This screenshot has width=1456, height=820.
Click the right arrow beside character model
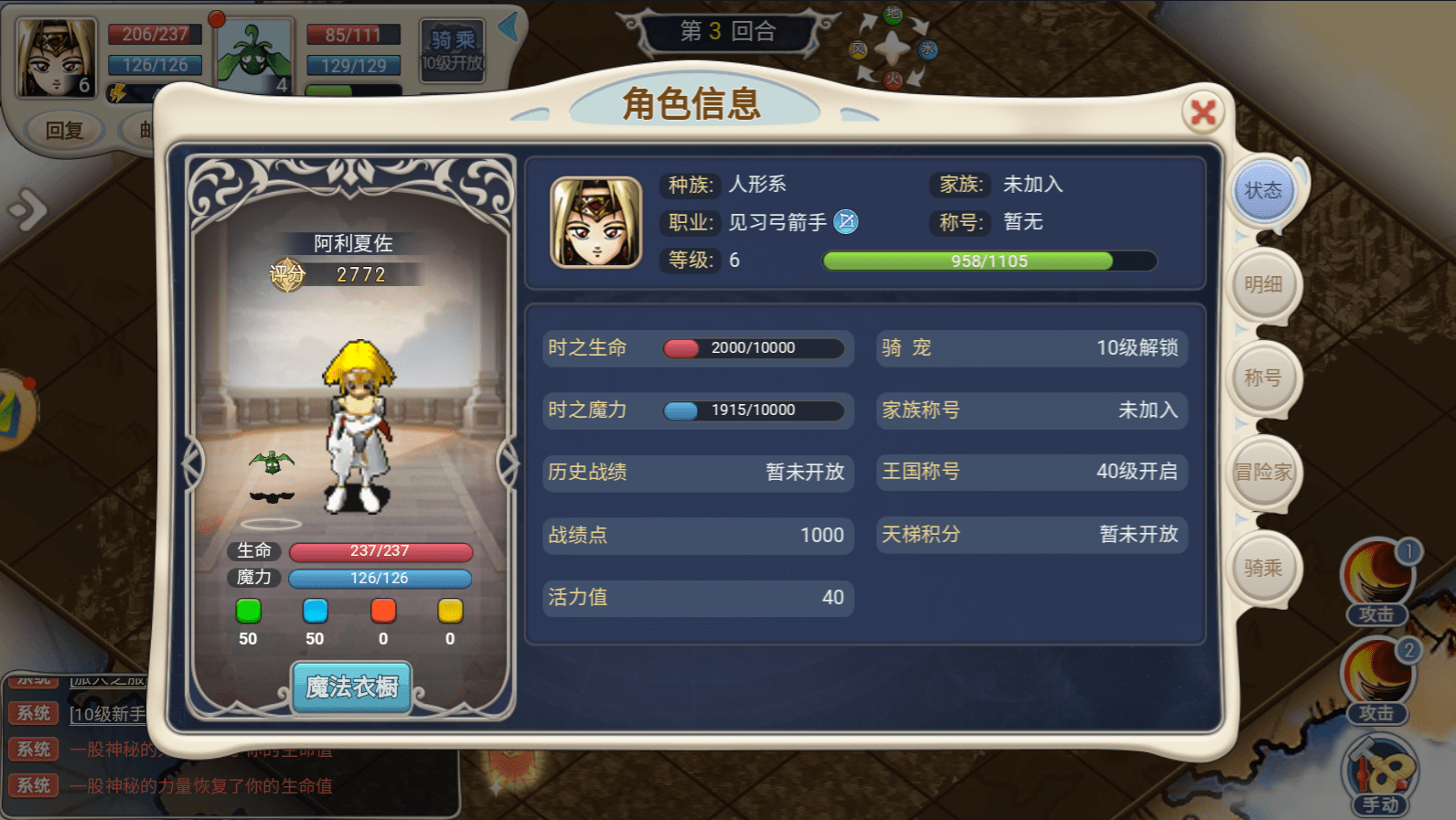508,463
